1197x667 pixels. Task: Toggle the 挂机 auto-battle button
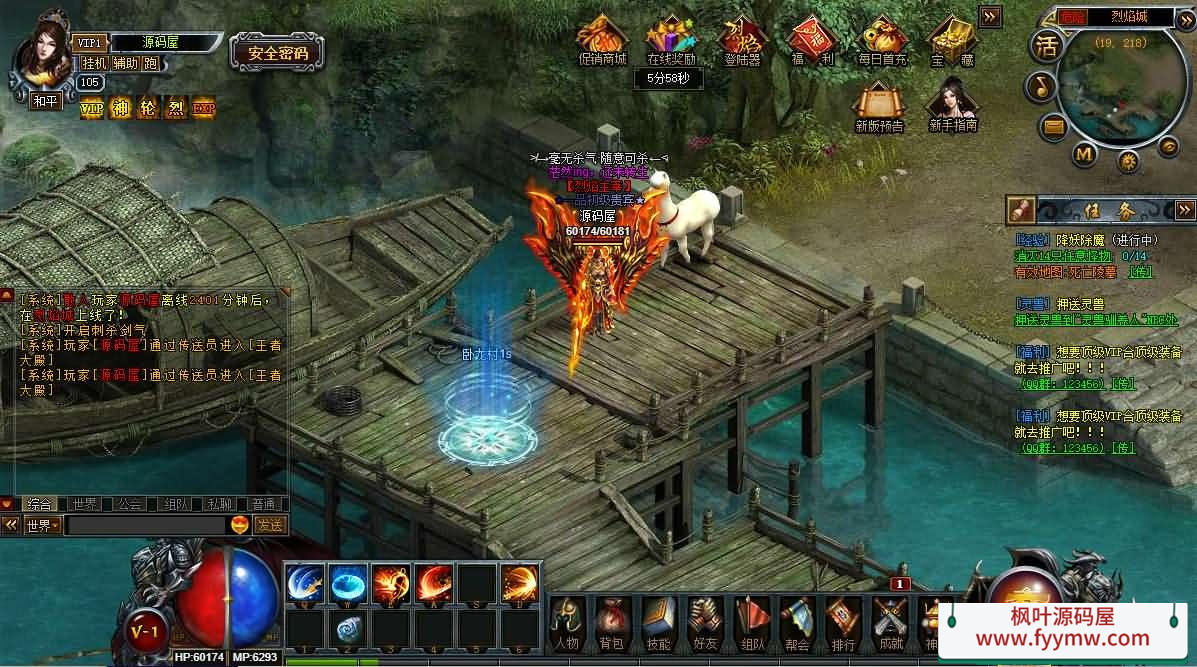(x=94, y=63)
